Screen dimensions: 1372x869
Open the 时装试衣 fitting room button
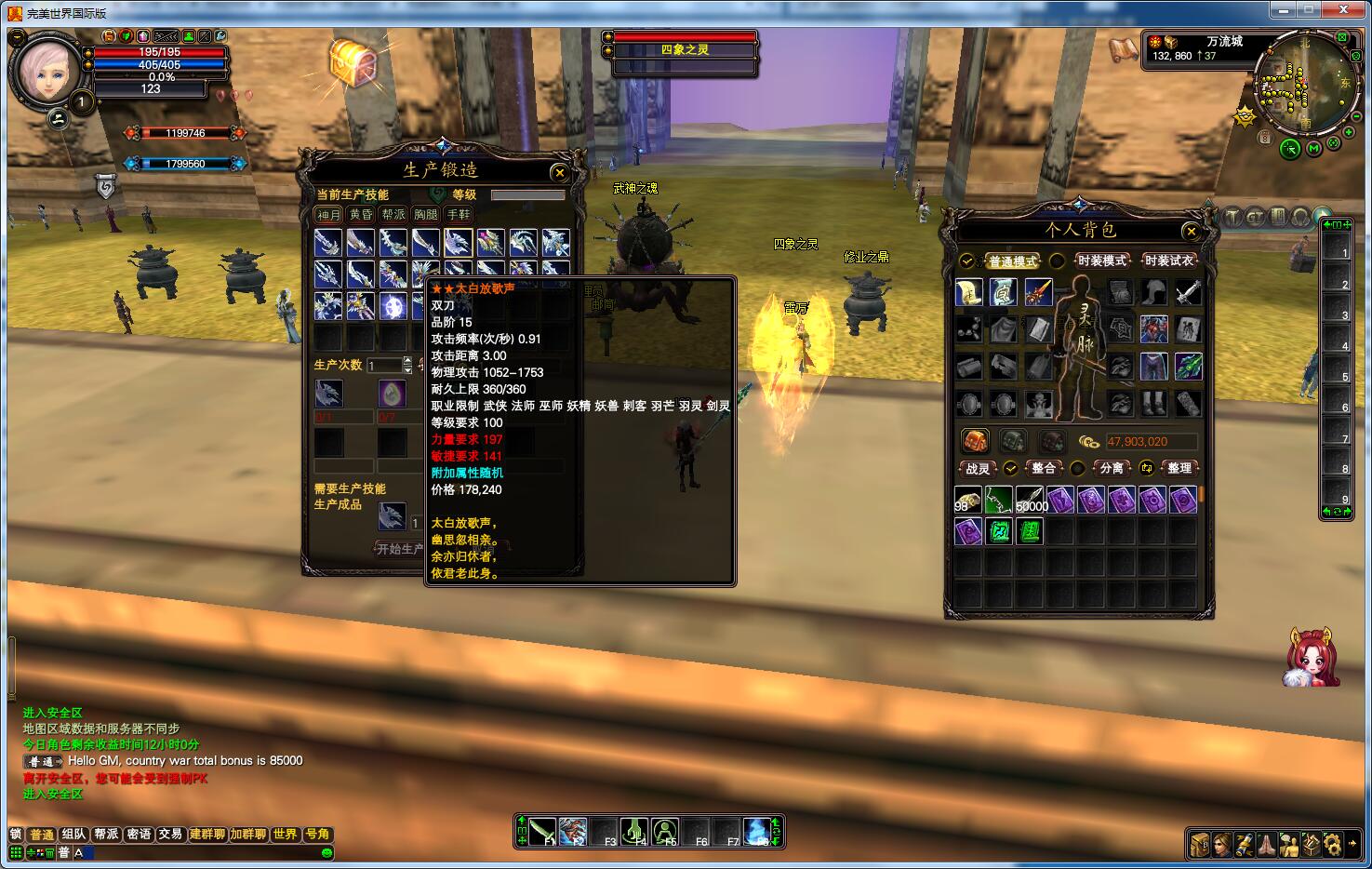(1168, 261)
